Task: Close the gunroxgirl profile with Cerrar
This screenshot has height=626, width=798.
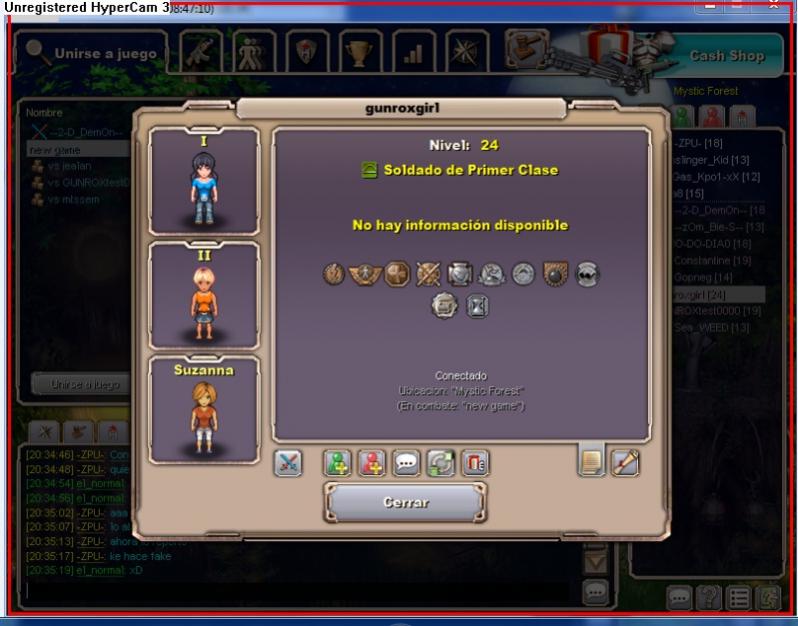Action: [x=405, y=502]
